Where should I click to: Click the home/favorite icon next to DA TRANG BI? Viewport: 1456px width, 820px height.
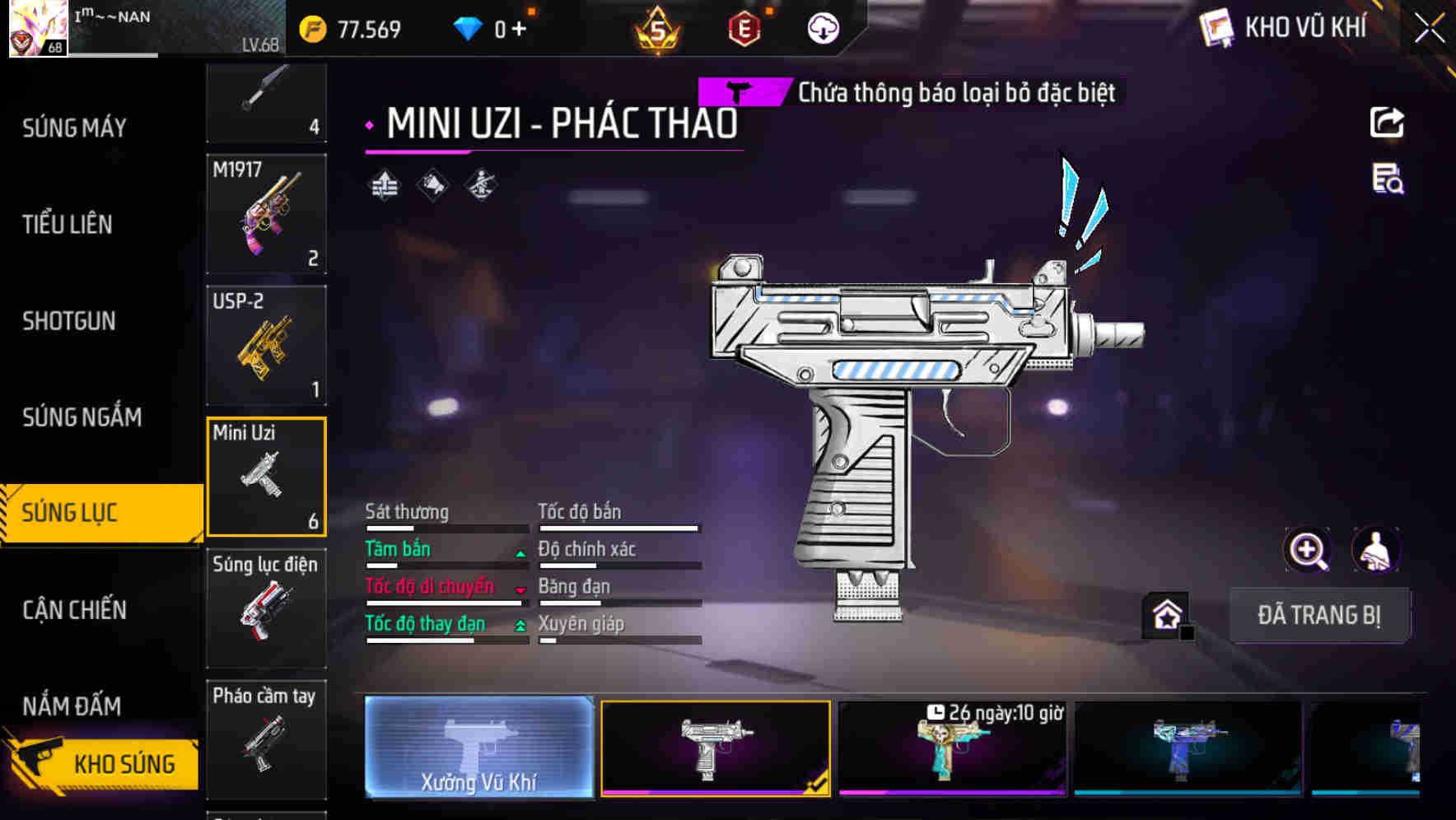tap(1165, 613)
